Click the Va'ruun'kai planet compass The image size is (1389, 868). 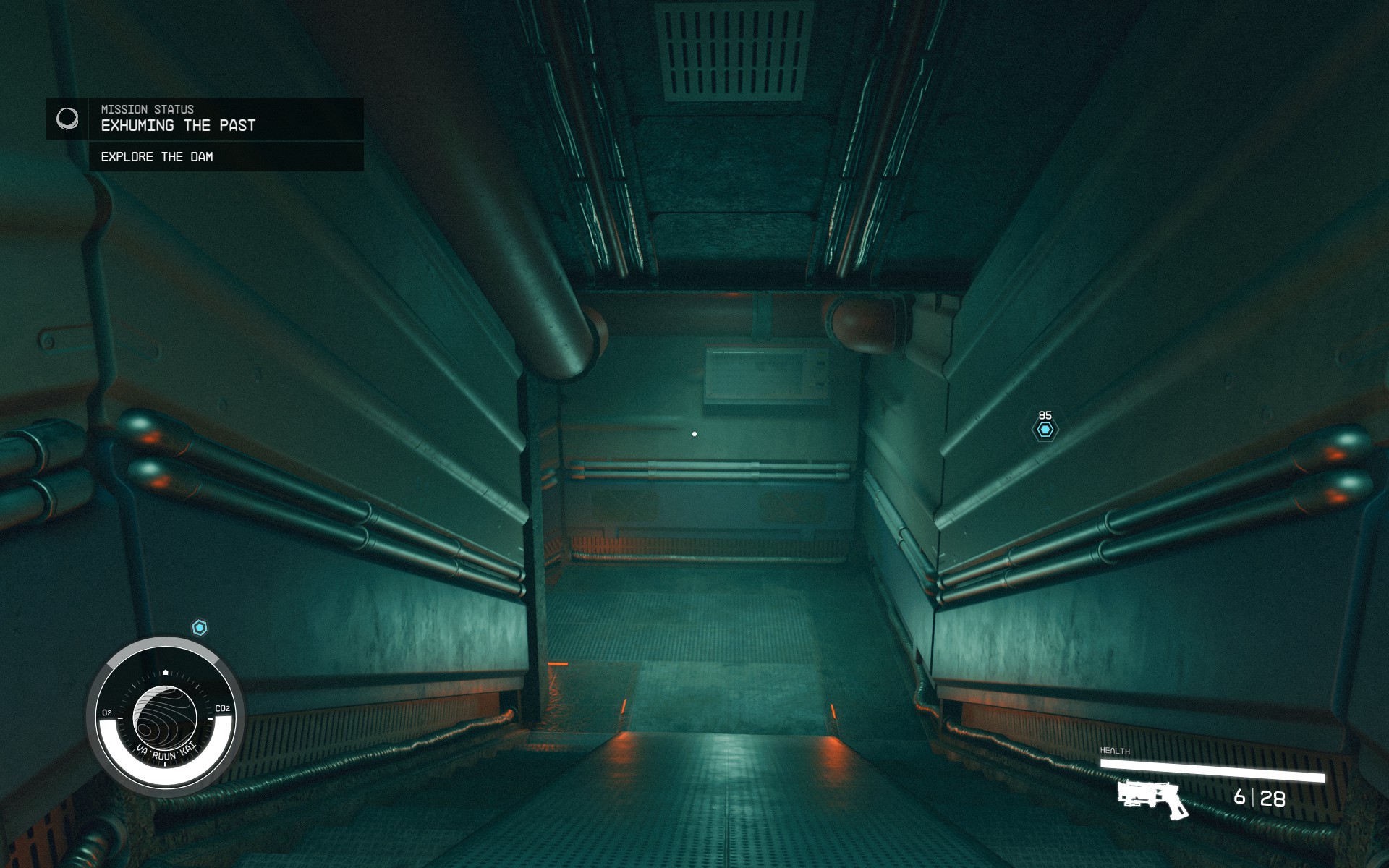[166, 715]
